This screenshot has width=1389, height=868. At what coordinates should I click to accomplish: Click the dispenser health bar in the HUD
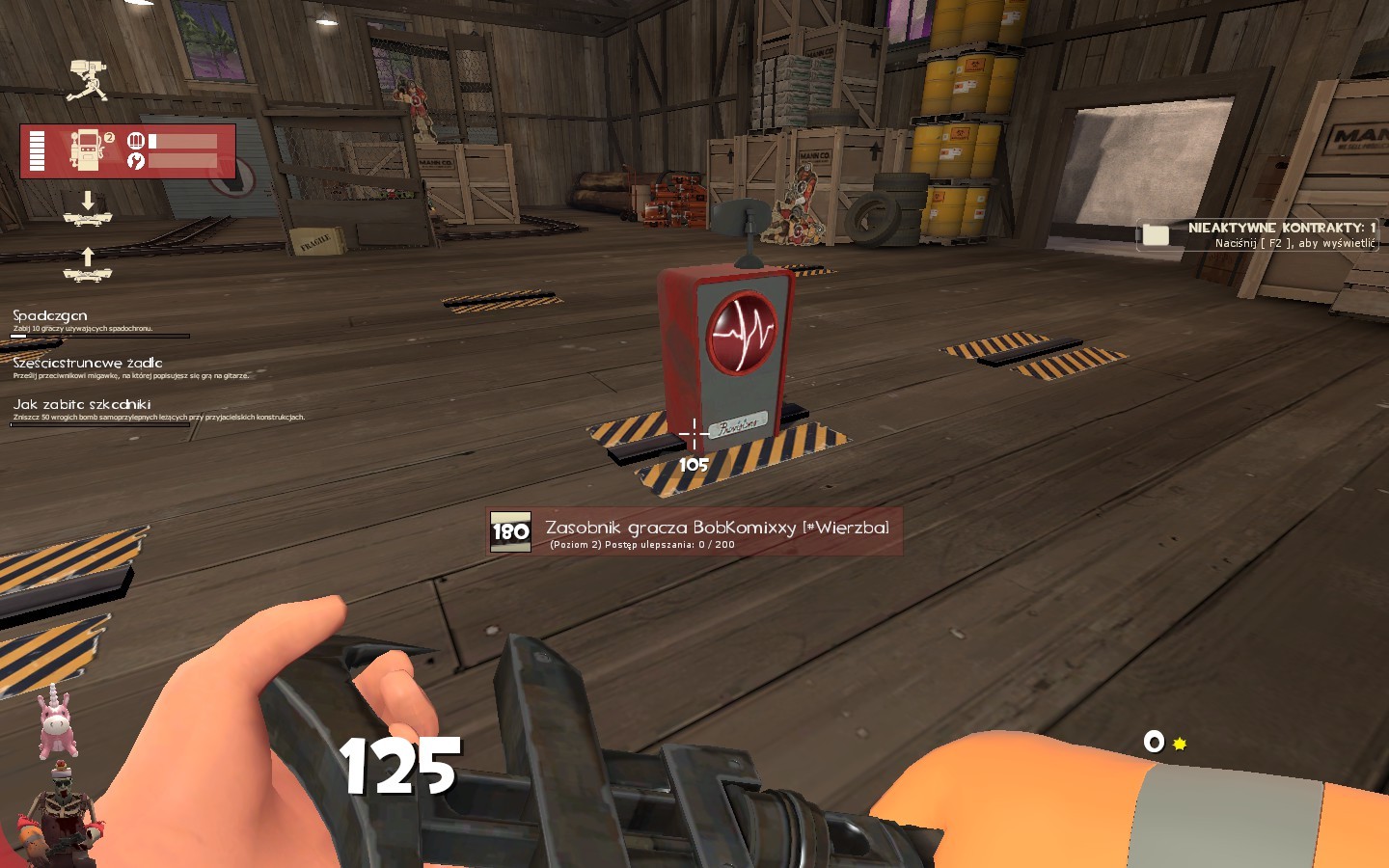coord(37,149)
